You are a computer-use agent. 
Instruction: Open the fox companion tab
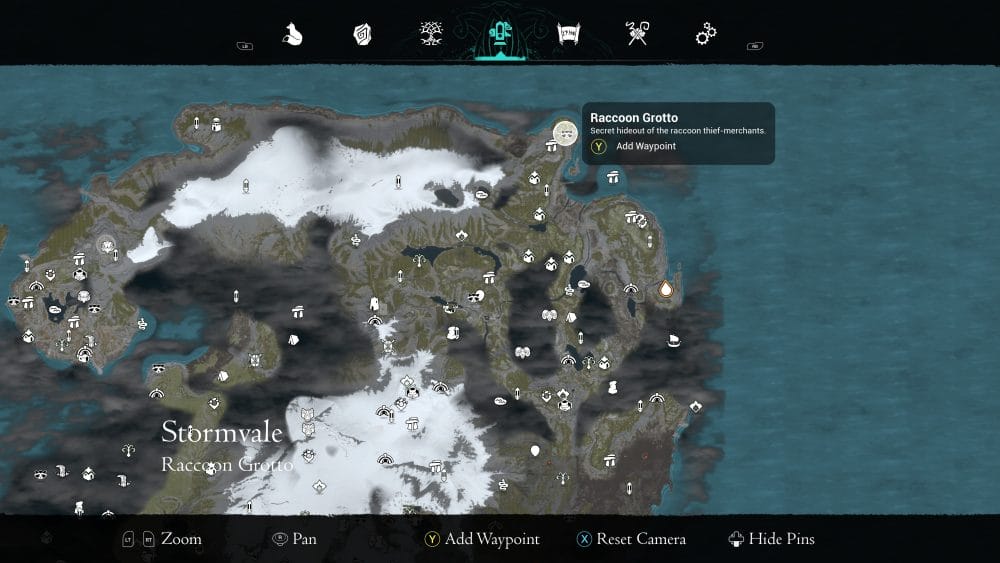292,35
